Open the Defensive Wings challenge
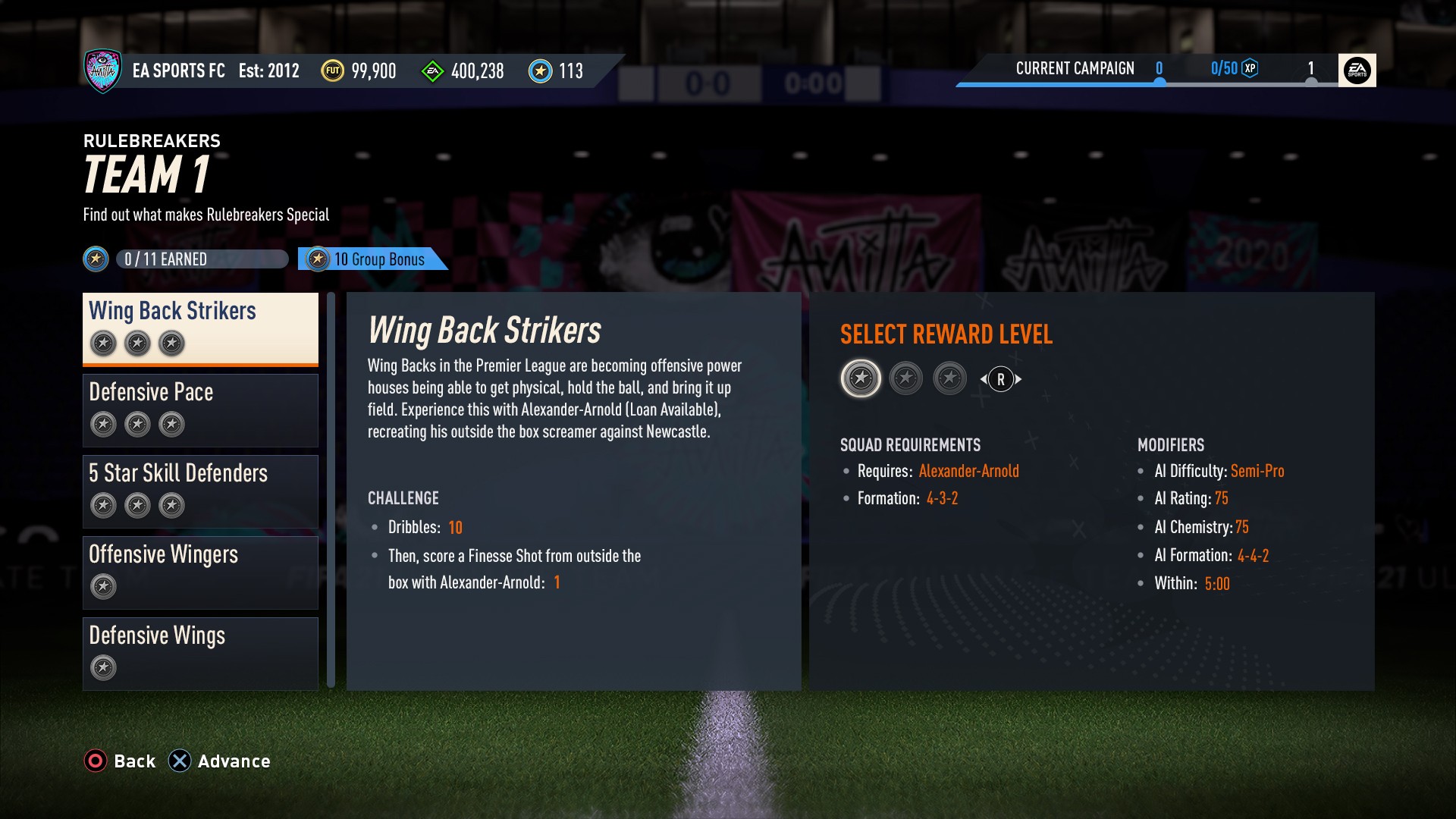This screenshot has width=1456, height=819. (x=200, y=653)
